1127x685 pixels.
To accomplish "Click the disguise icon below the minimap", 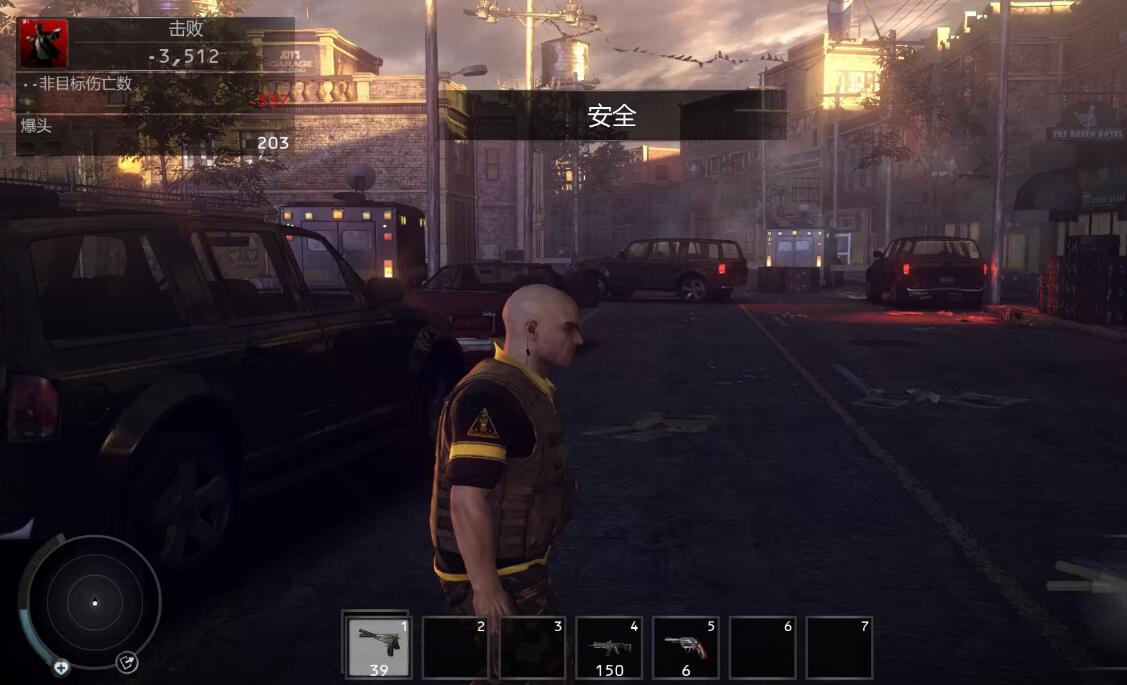I will coord(126,662).
